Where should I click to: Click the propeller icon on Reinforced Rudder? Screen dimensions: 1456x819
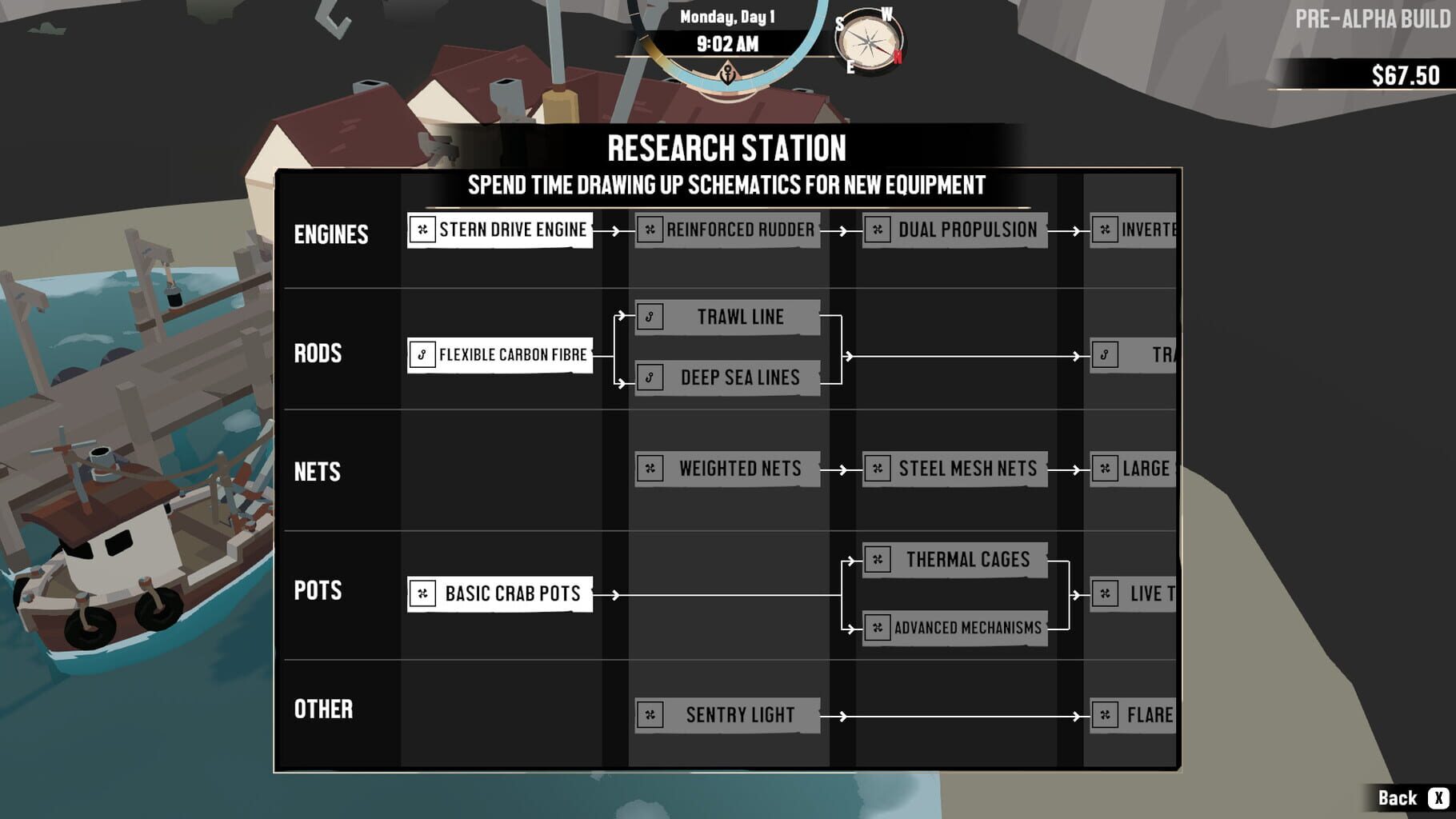(x=649, y=230)
